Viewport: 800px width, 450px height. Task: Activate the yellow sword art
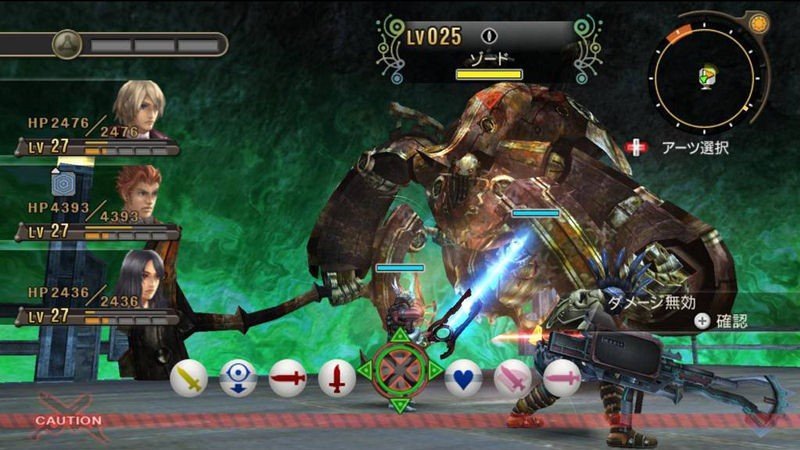189,378
